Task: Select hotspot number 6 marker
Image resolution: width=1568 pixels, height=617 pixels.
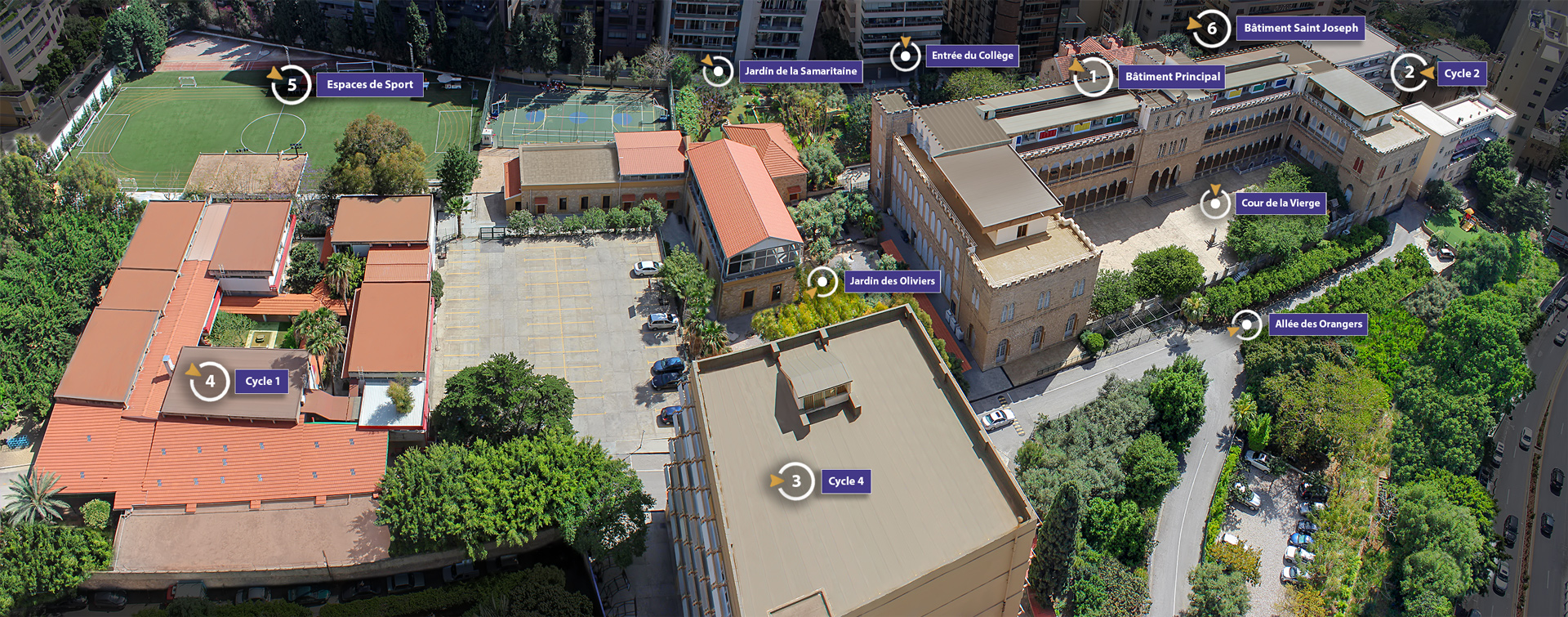Action: [x=1211, y=29]
